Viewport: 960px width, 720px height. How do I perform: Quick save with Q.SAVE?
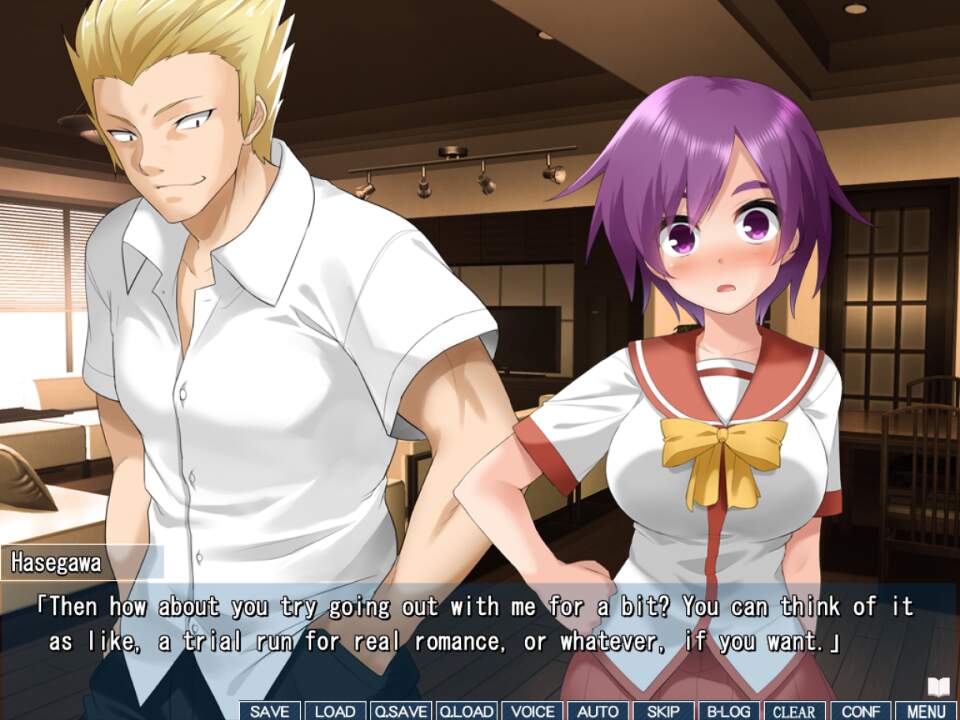tap(400, 711)
